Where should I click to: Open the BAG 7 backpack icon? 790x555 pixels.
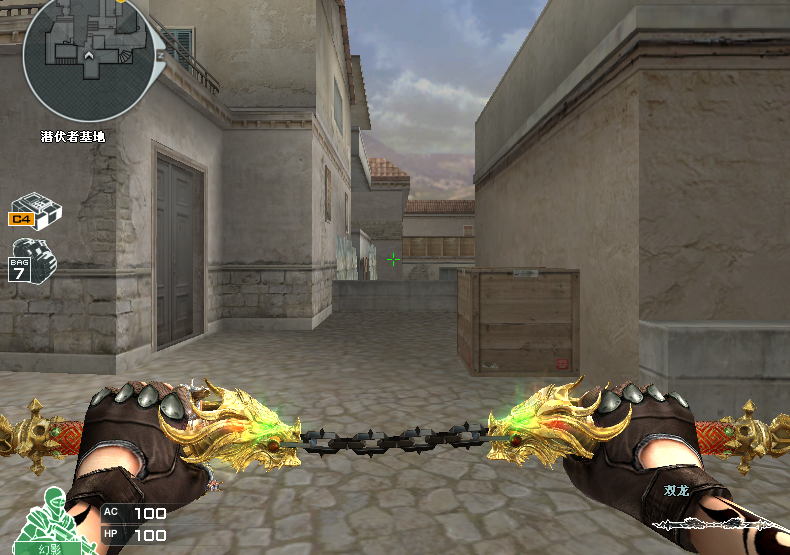32,260
